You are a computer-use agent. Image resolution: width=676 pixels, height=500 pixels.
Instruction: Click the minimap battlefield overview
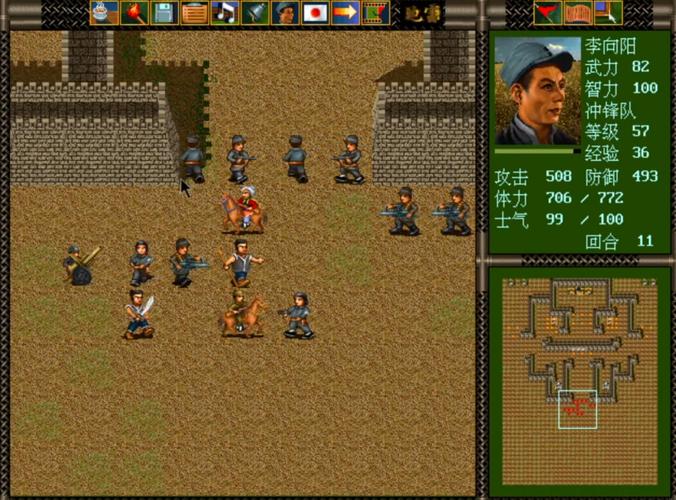[579, 377]
